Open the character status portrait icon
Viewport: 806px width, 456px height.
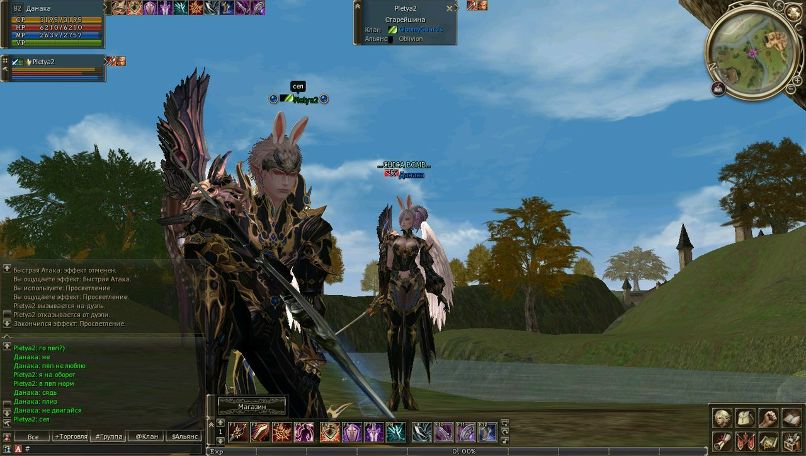[721, 417]
